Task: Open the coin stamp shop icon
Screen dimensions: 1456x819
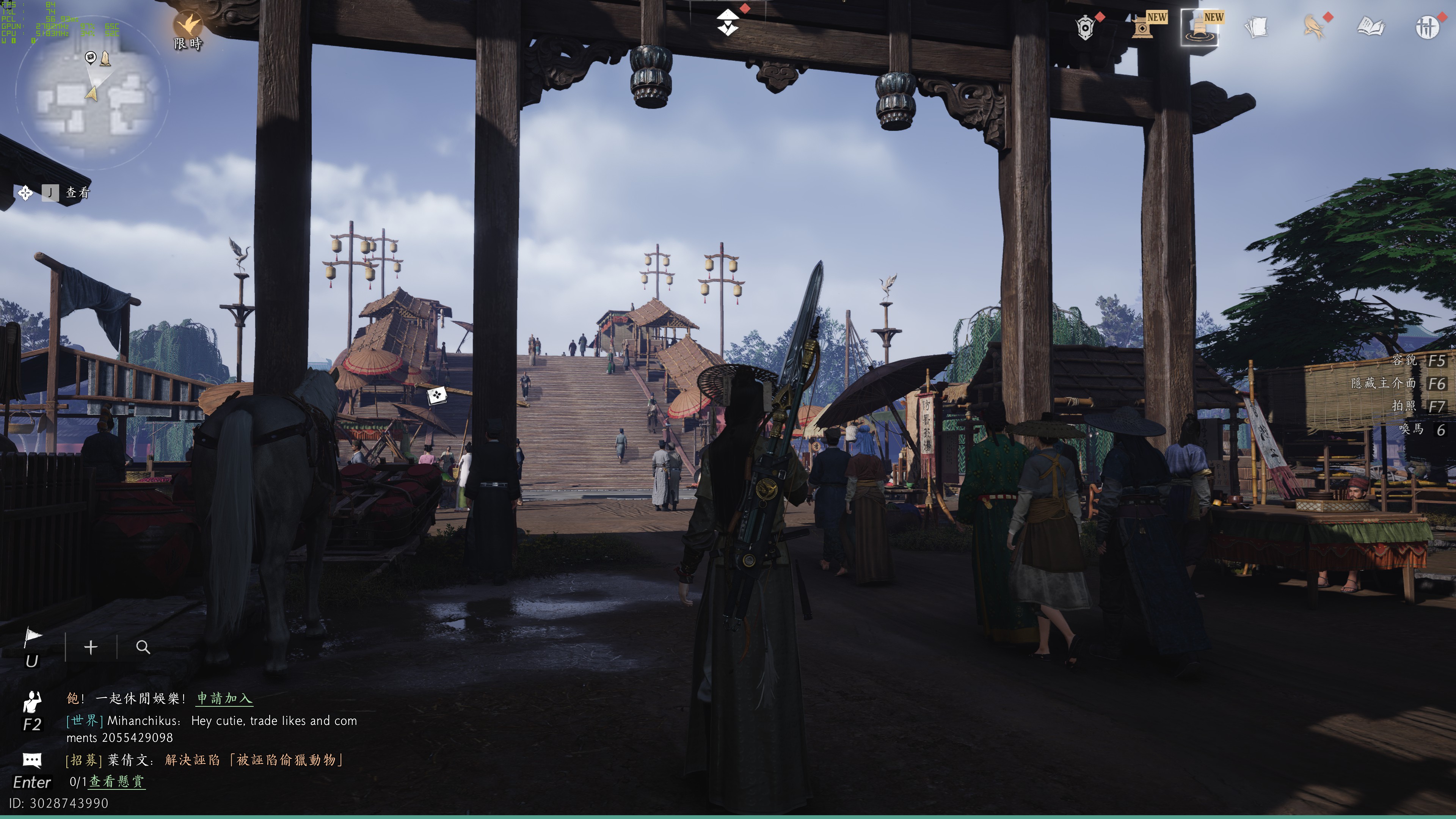Action: [x=1143, y=27]
